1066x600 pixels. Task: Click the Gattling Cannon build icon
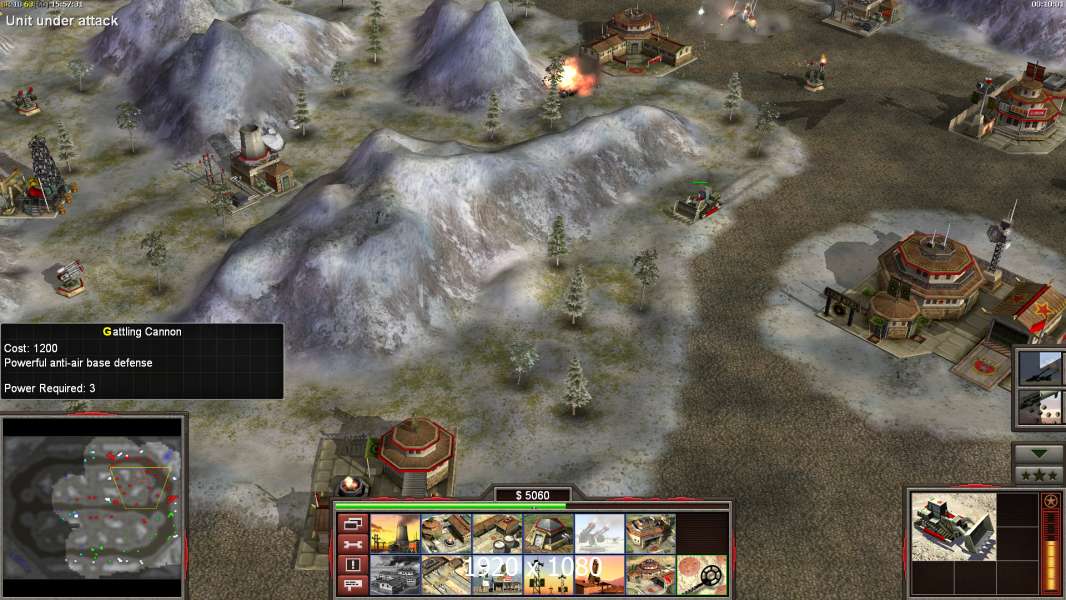pos(597,534)
